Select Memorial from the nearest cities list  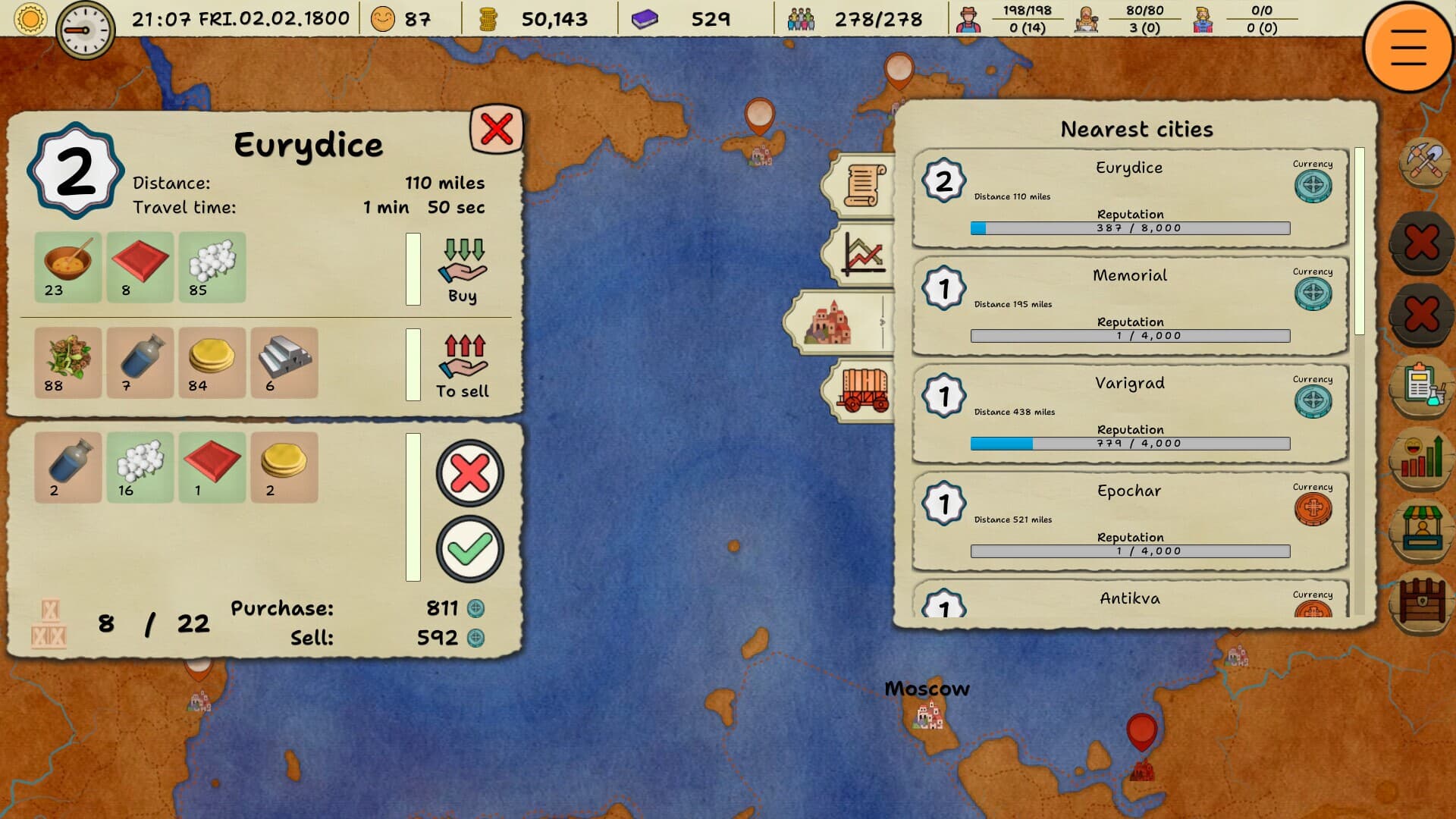pos(1128,303)
